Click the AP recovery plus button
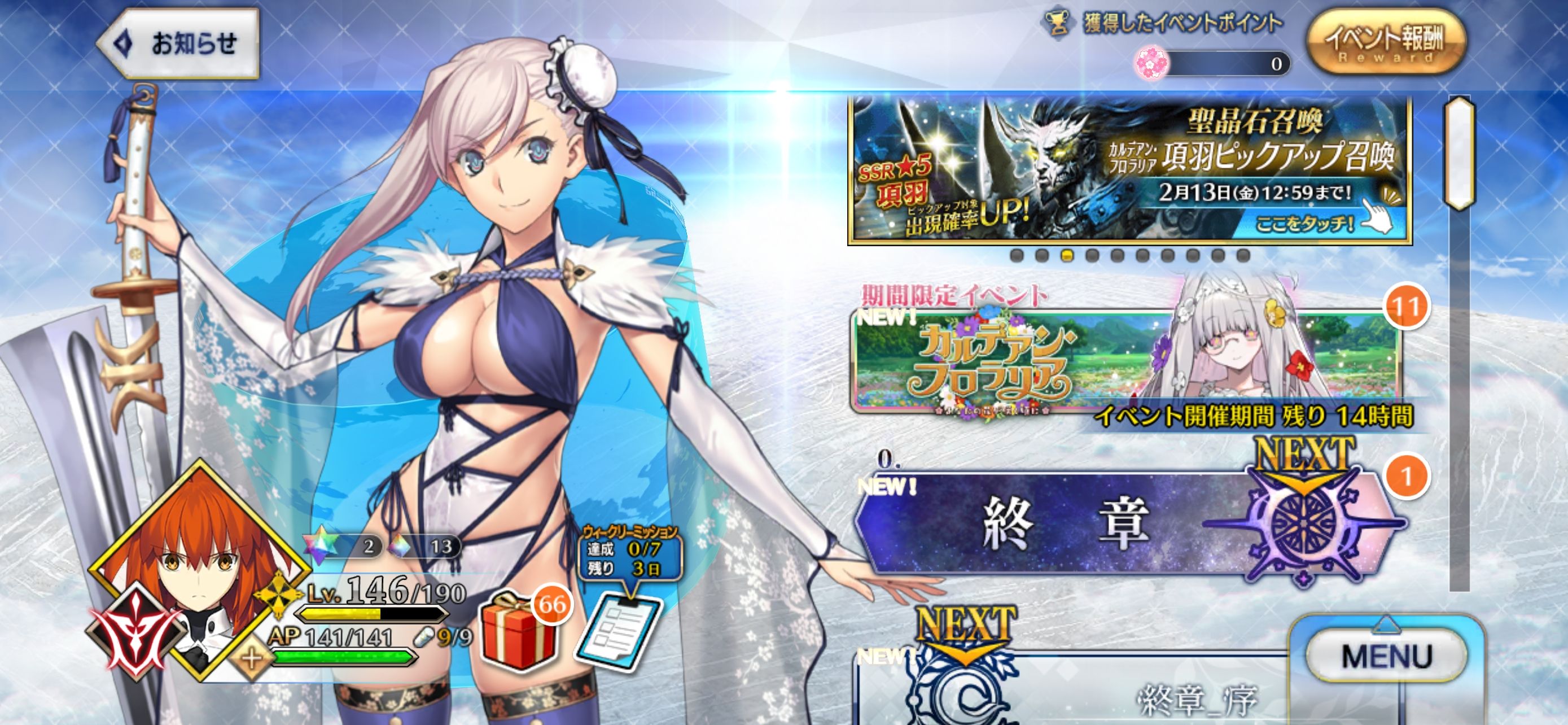The image size is (1568, 725). point(251,661)
